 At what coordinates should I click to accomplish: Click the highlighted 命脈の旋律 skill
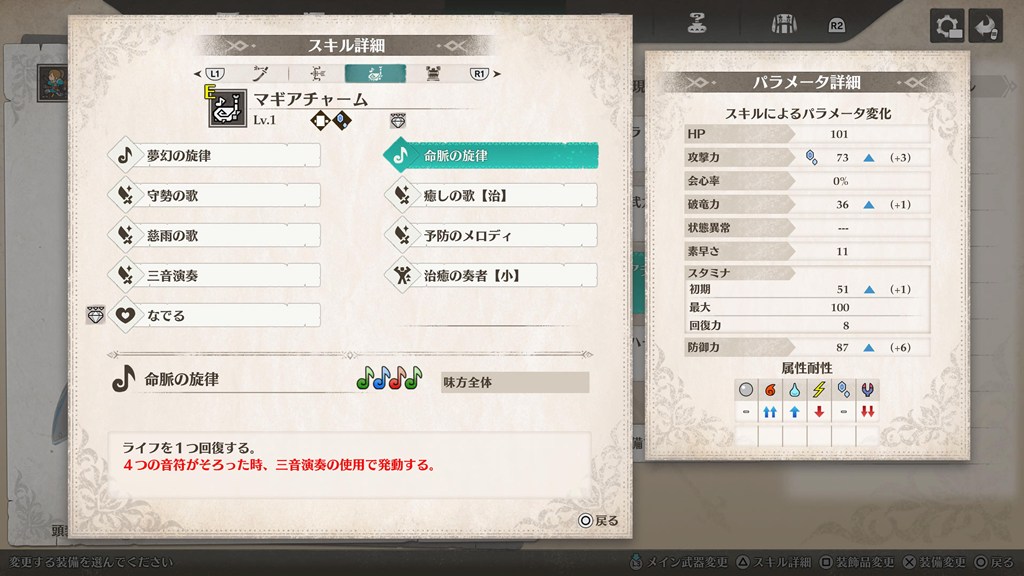pos(490,156)
